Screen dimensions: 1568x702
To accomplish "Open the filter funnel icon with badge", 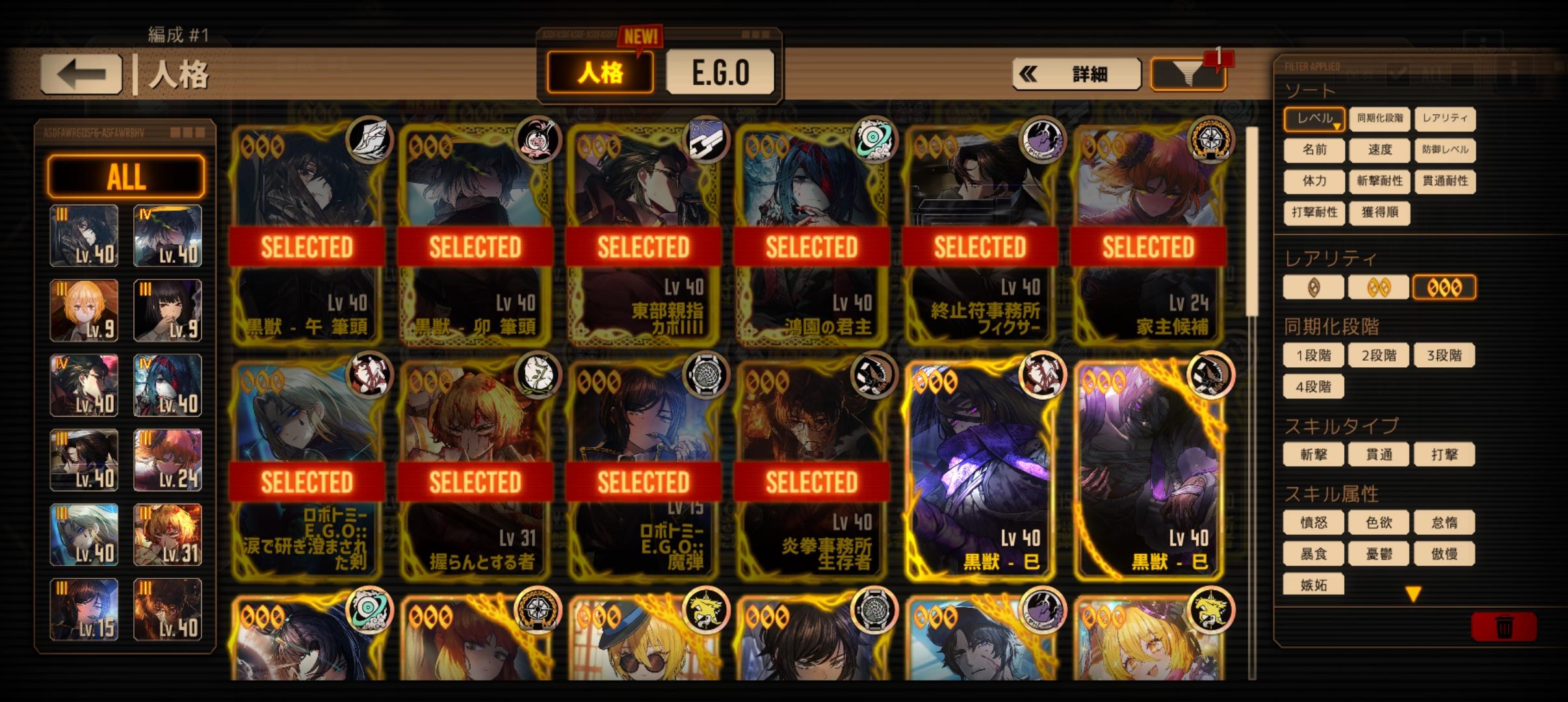I will click(x=1188, y=72).
